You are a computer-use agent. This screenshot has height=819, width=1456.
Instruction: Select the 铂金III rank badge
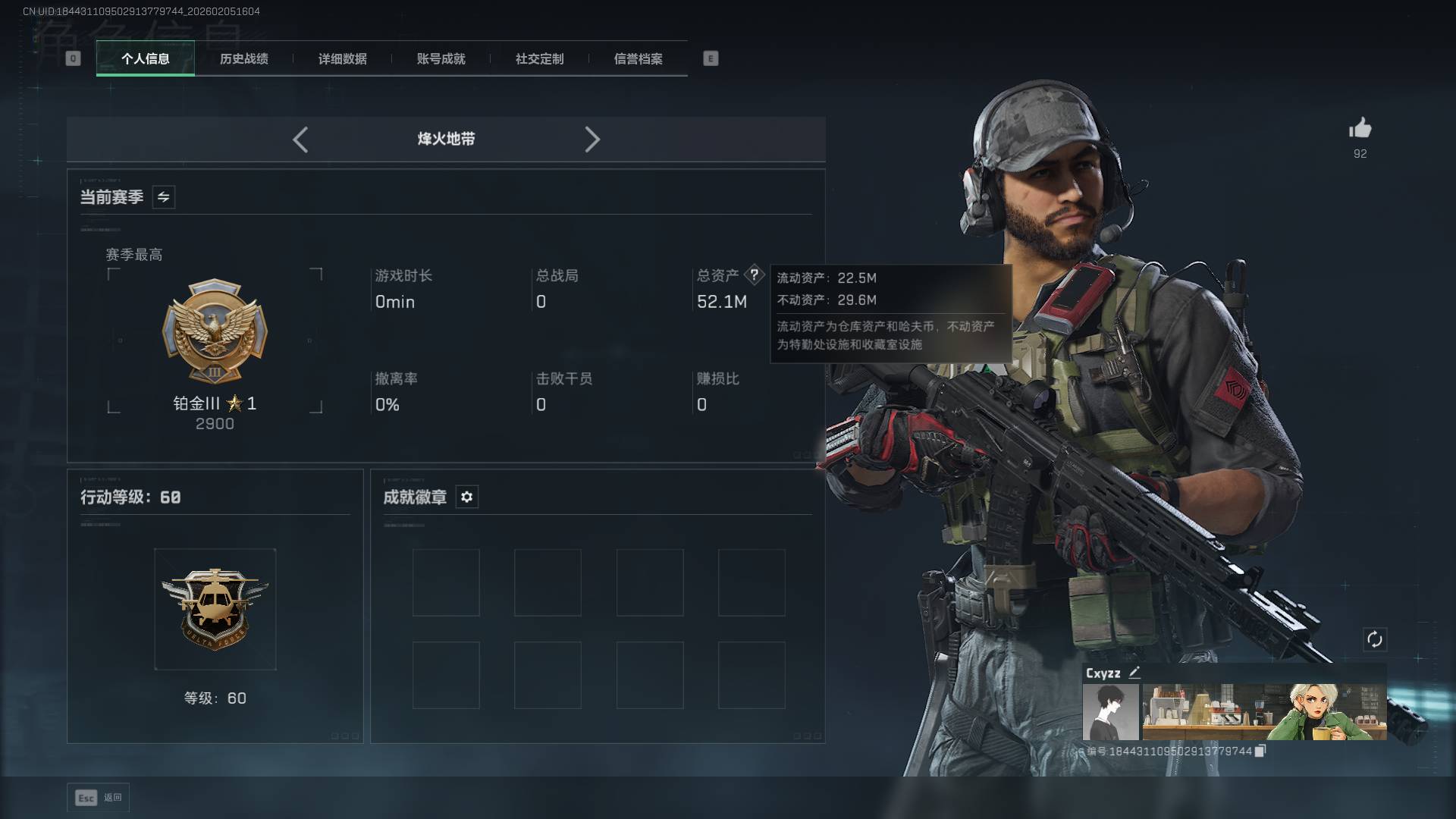[215, 334]
